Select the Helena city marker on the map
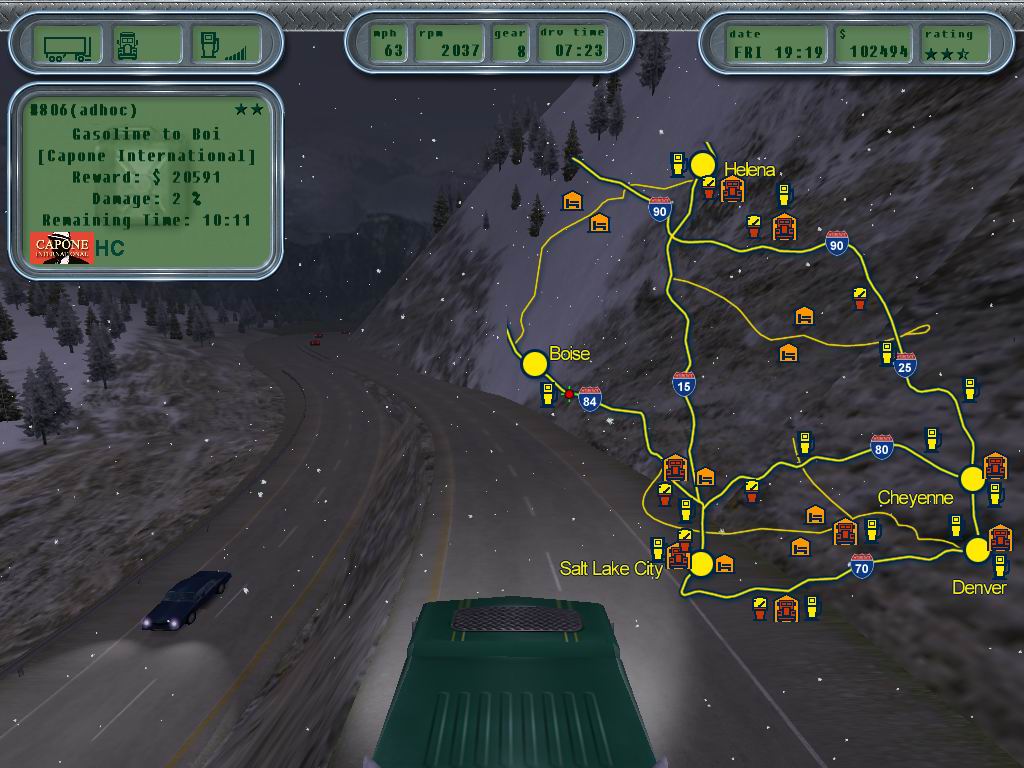Screen dimensions: 1024x768 coord(703,165)
